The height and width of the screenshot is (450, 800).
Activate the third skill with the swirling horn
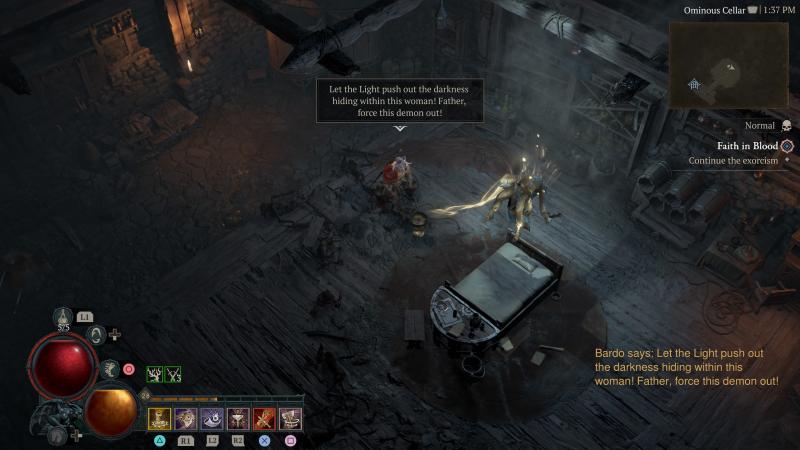click(x=212, y=419)
